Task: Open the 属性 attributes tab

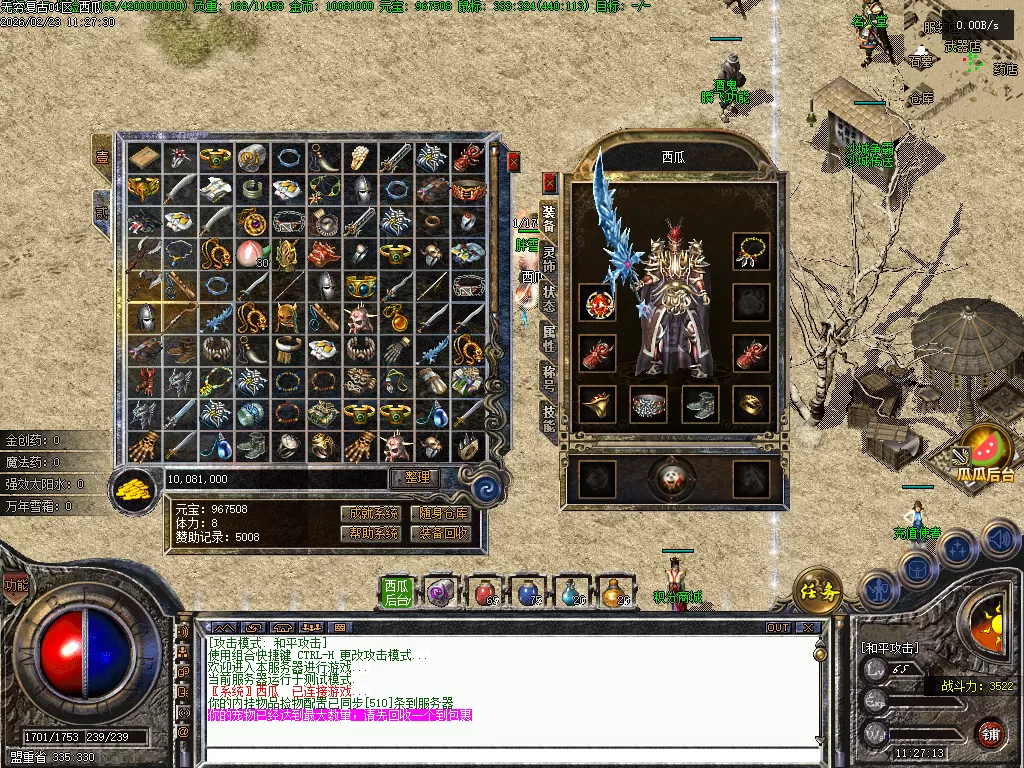Action: [549, 338]
